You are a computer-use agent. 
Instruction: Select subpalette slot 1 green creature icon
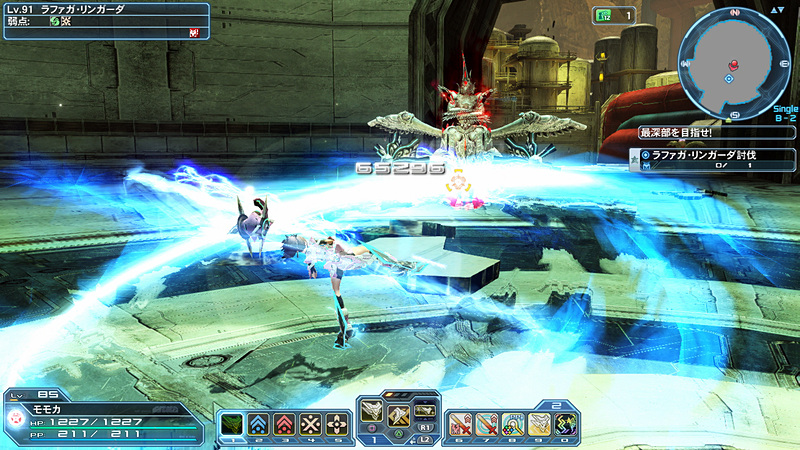point(231,423)
